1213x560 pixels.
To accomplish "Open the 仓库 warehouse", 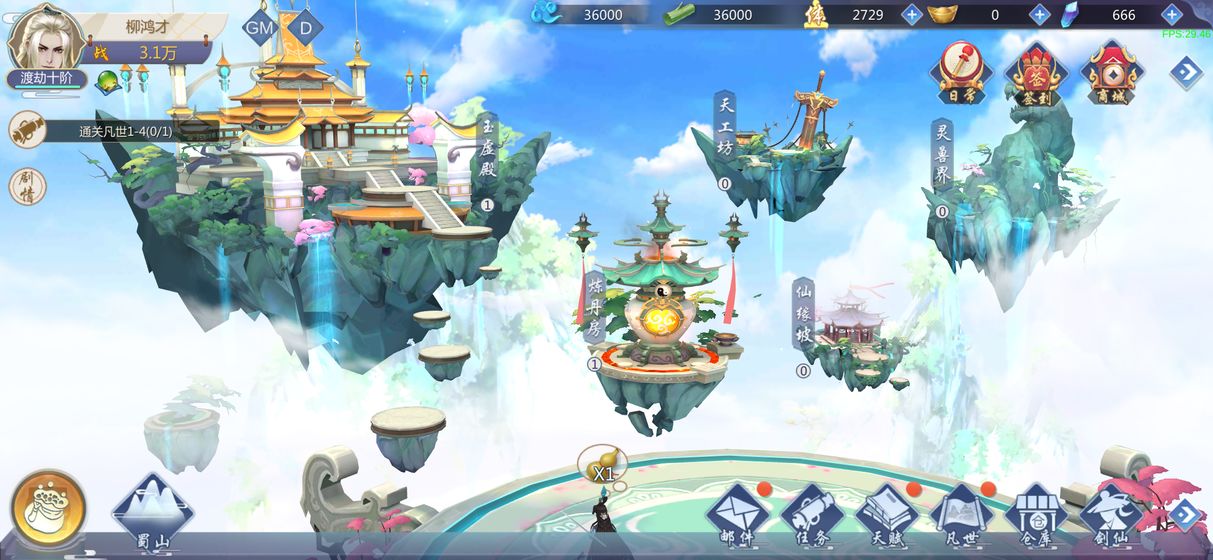I will [1037, 514].
